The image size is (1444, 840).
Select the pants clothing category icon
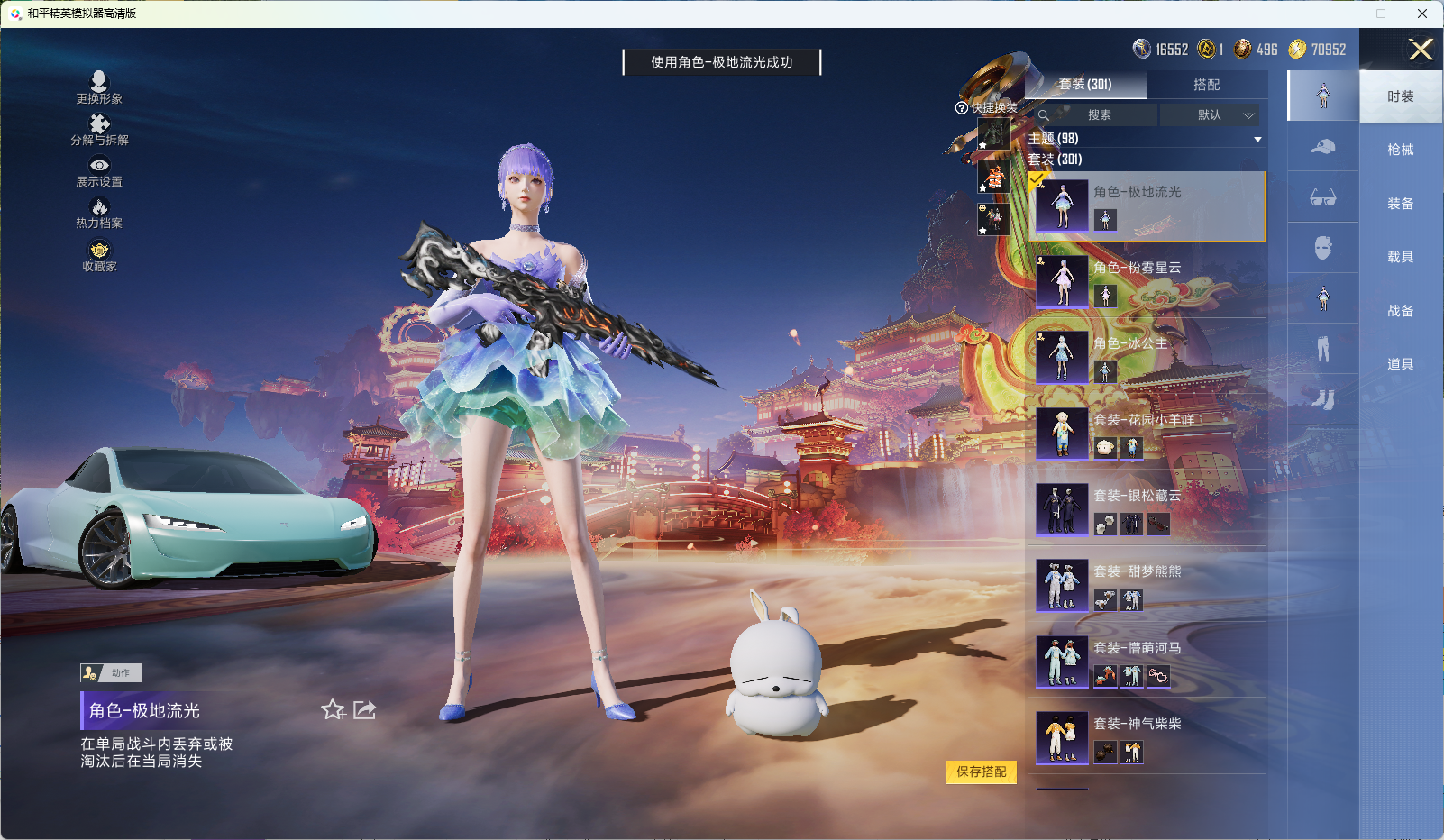pyautogui.click(x=1322, y=347)
